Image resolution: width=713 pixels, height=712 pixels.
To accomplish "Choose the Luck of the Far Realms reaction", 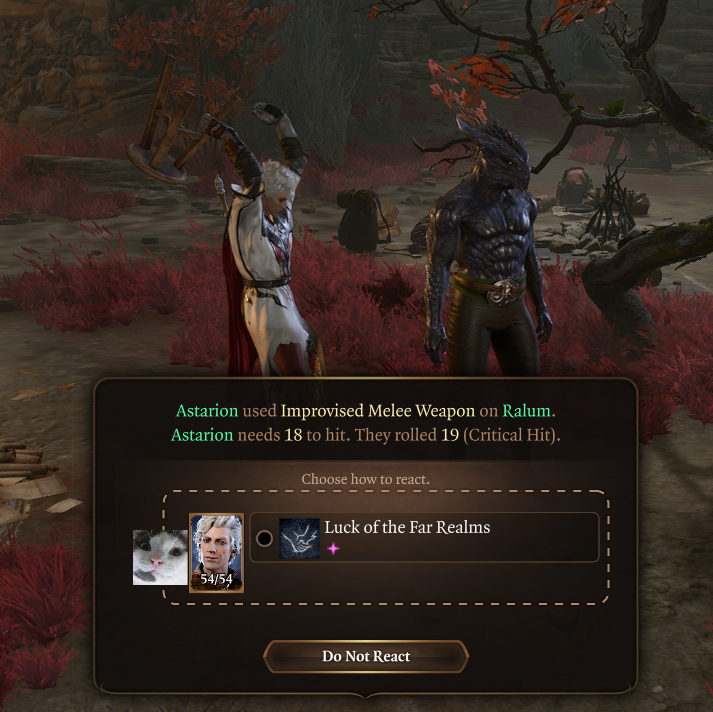I will coord(264,538).
